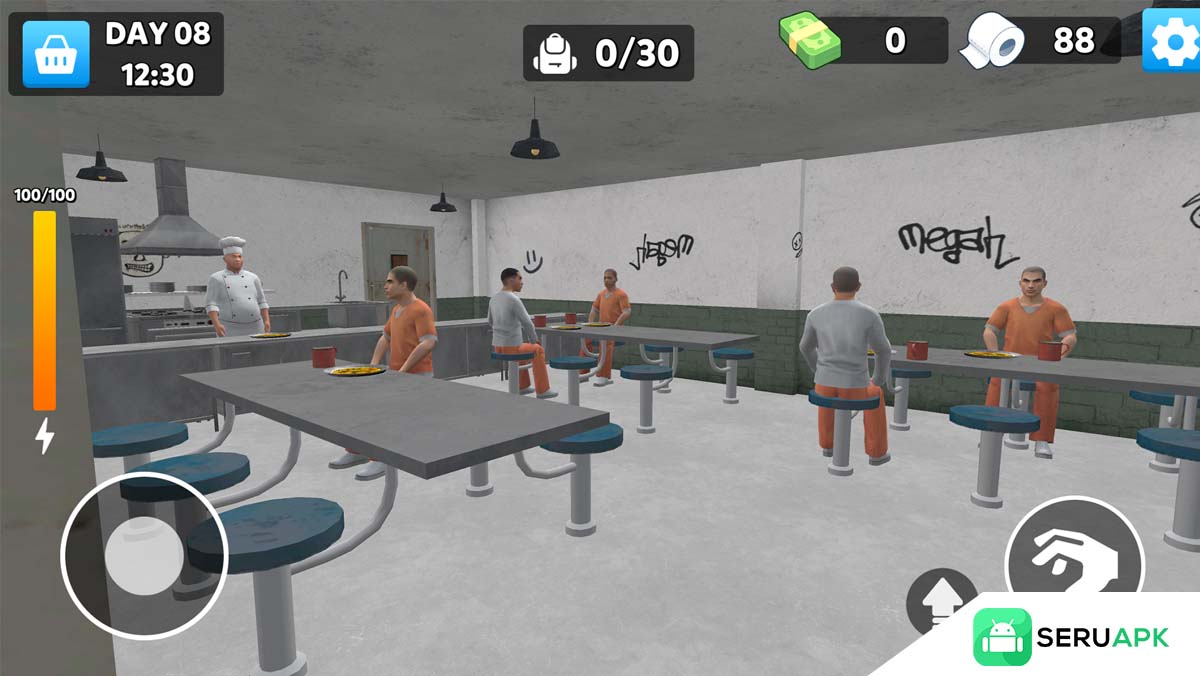Tap the toilet paper roll icon
Viewport: 1200px width, 676px height.
point(993,42)
